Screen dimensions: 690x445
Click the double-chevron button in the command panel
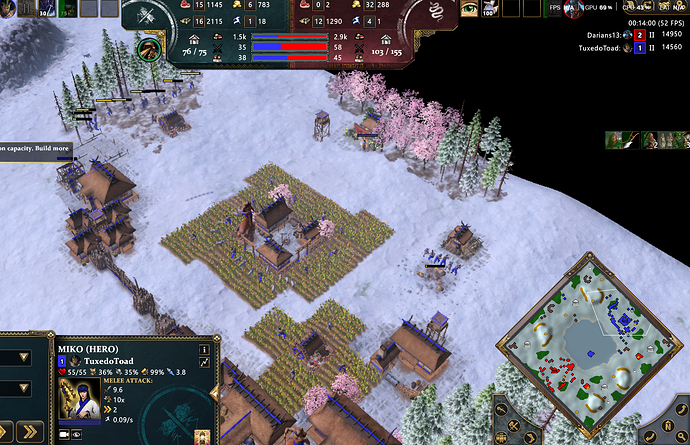[28, 432]
